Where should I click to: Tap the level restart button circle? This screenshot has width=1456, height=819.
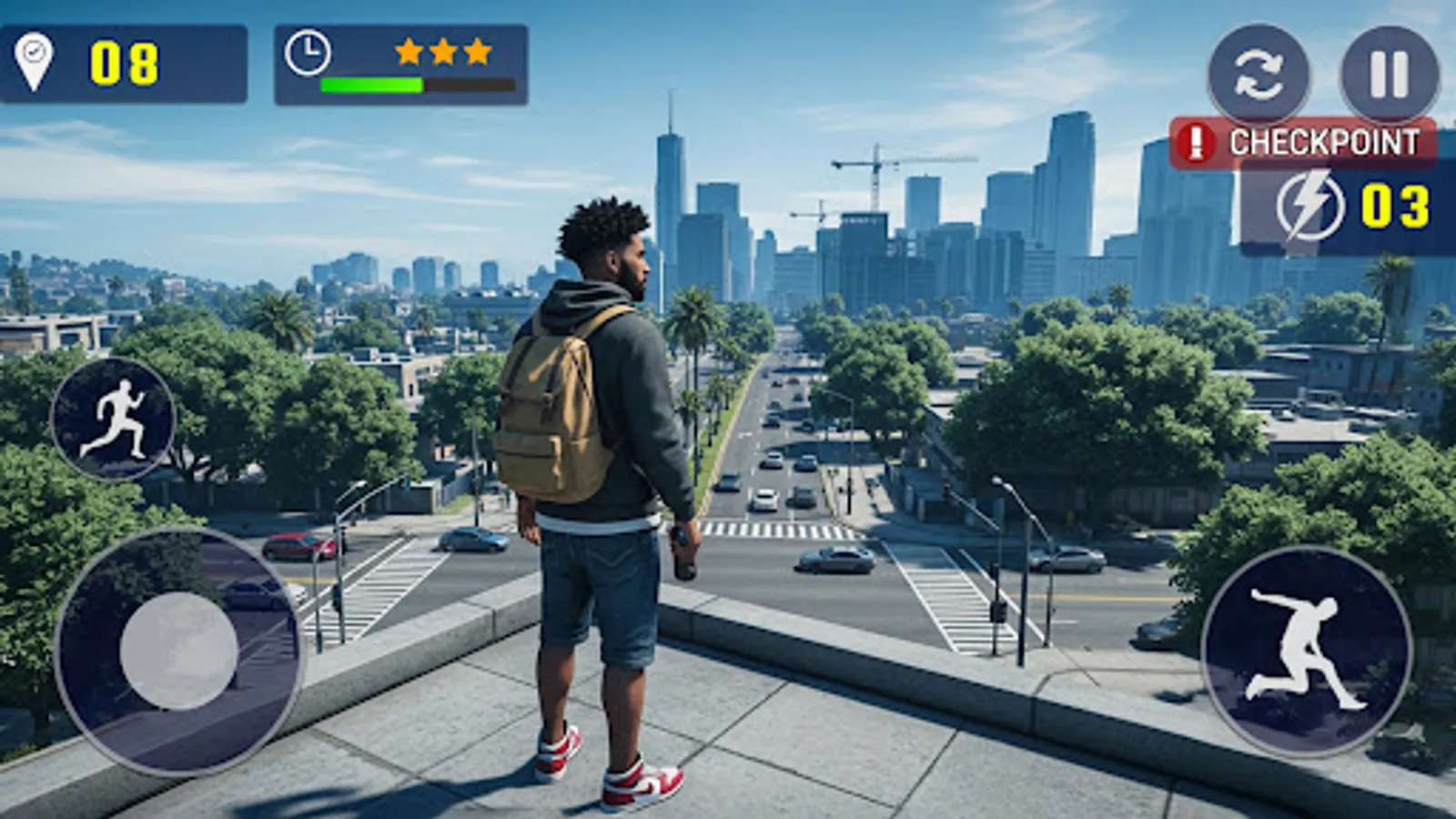click(x=1259, y=71)
